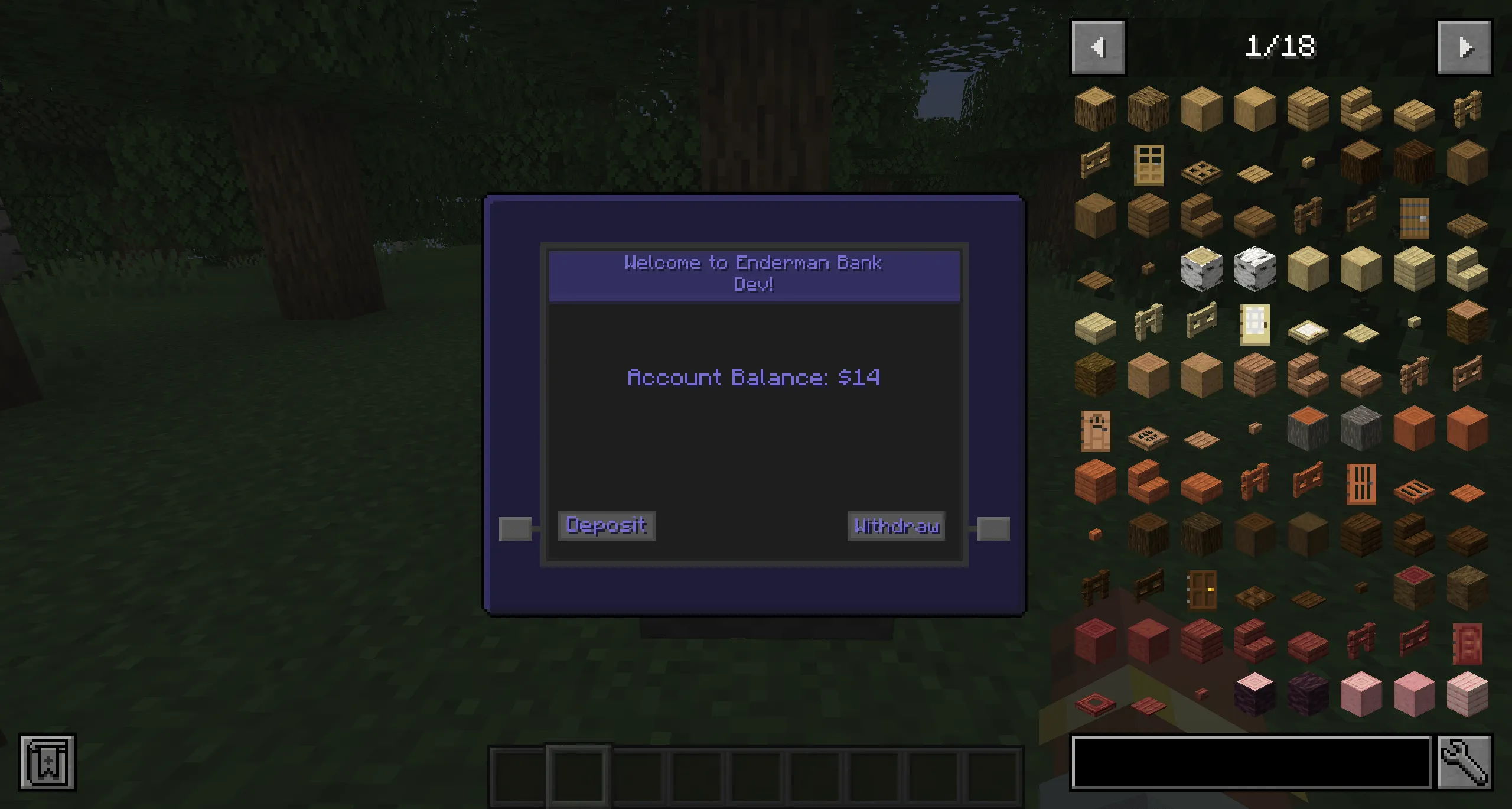This screenshot has height=809, width=1512.
Task: Select the oak fence gate item
Action: (1096, 163)
